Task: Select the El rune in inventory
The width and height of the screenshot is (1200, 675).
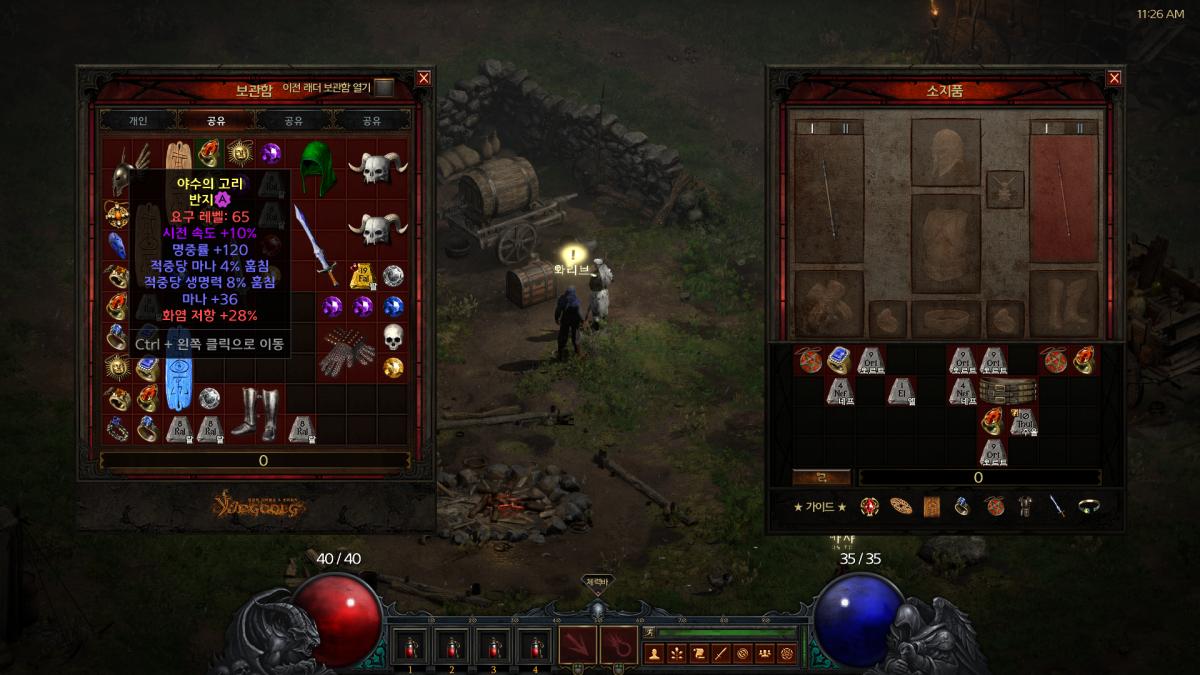Action: pyautogui.click(x=900, y=390)
